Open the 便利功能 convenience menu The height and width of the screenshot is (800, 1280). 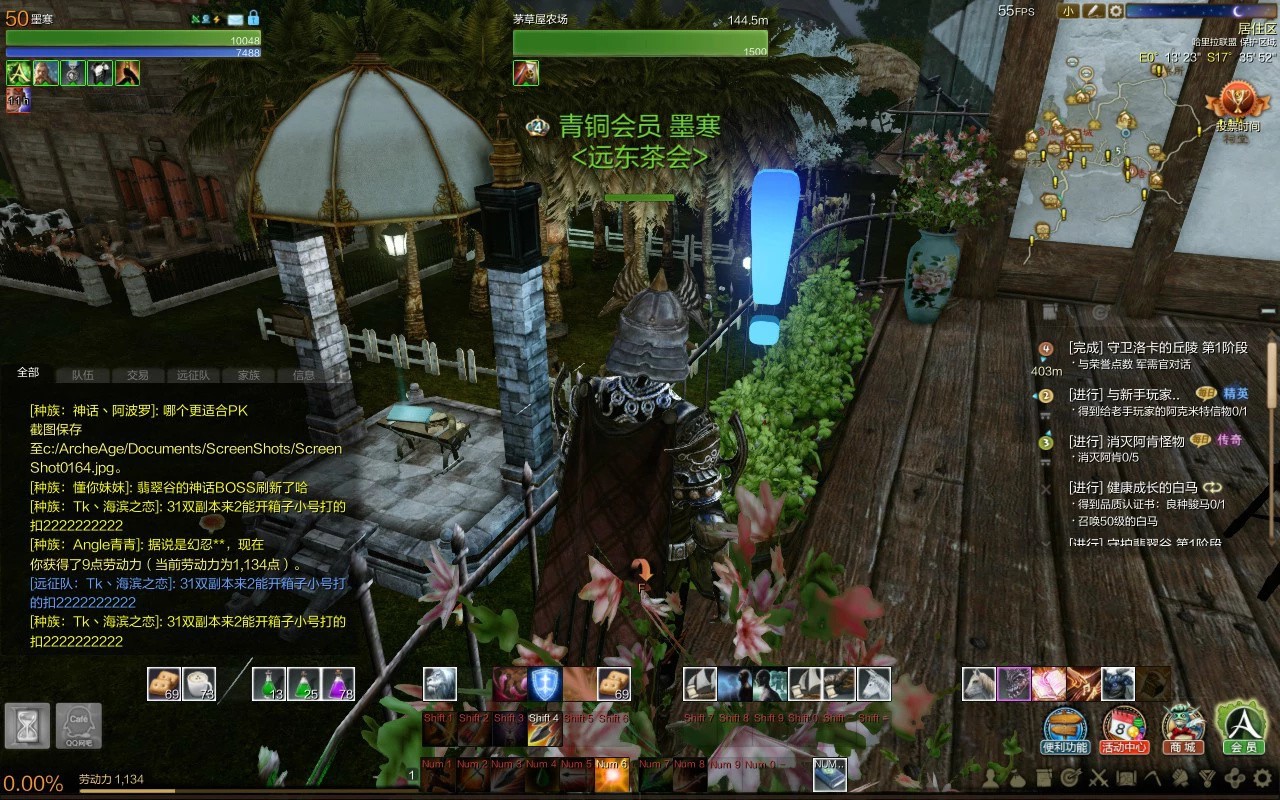(x=1064, y=728)
